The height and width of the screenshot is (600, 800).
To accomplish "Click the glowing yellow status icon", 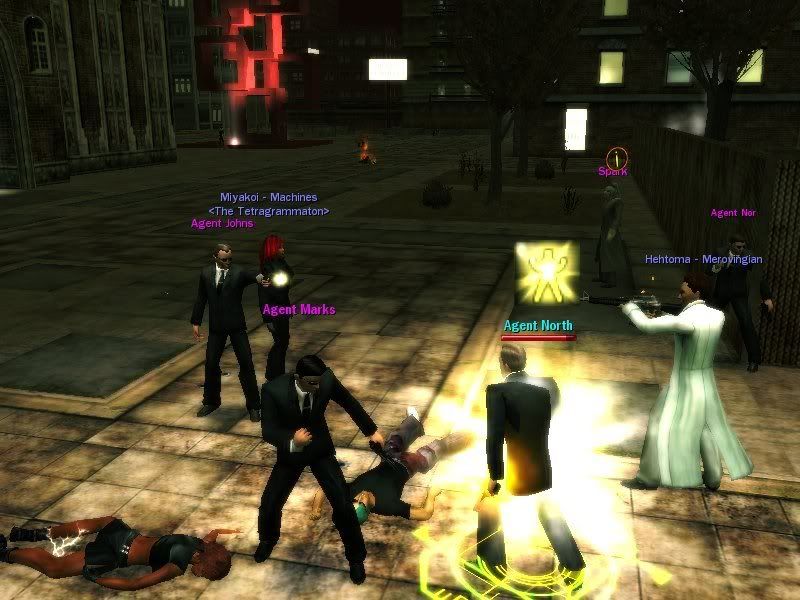I will pyautogui.click(x=546, y=272).
